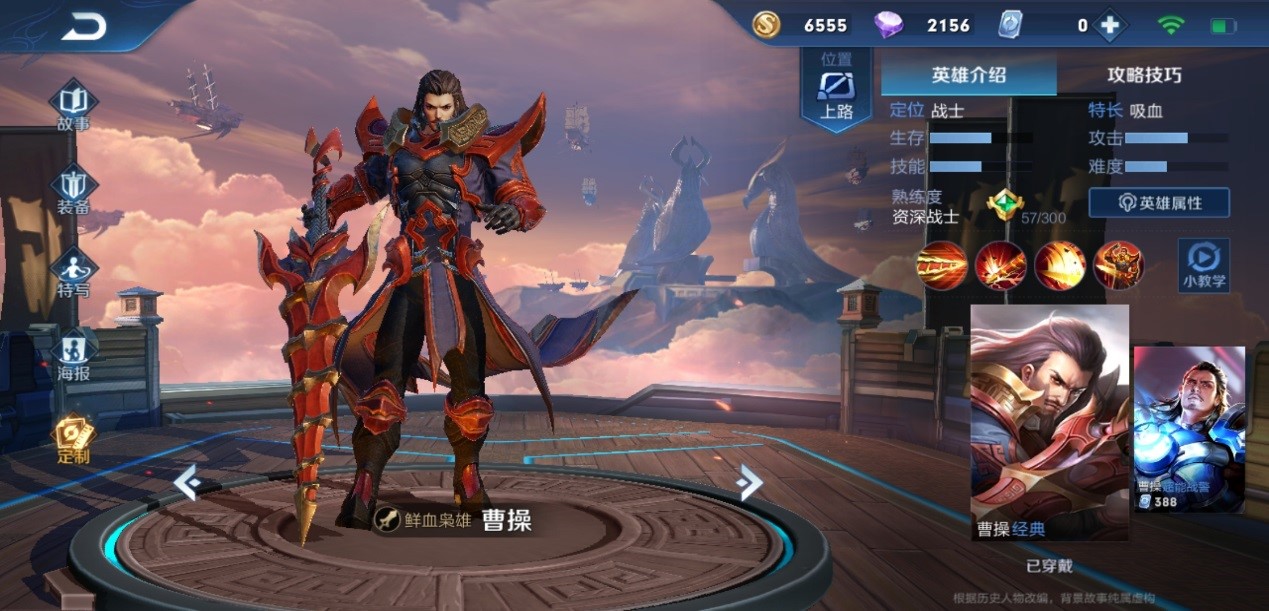Open the 英雄属性 hero attributes button

click(1159, 203)
